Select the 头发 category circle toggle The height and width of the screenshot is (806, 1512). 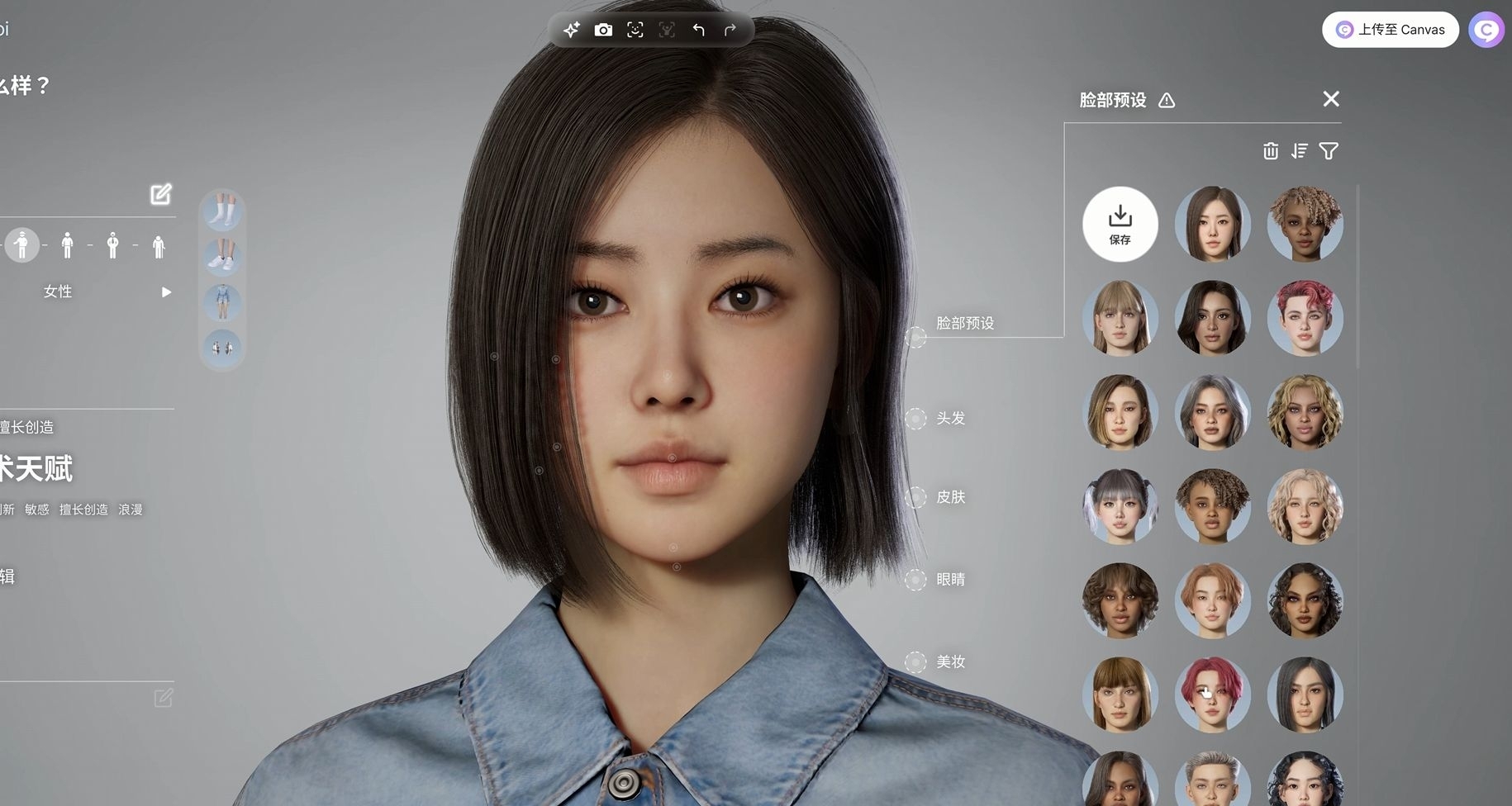click(917, 419)
